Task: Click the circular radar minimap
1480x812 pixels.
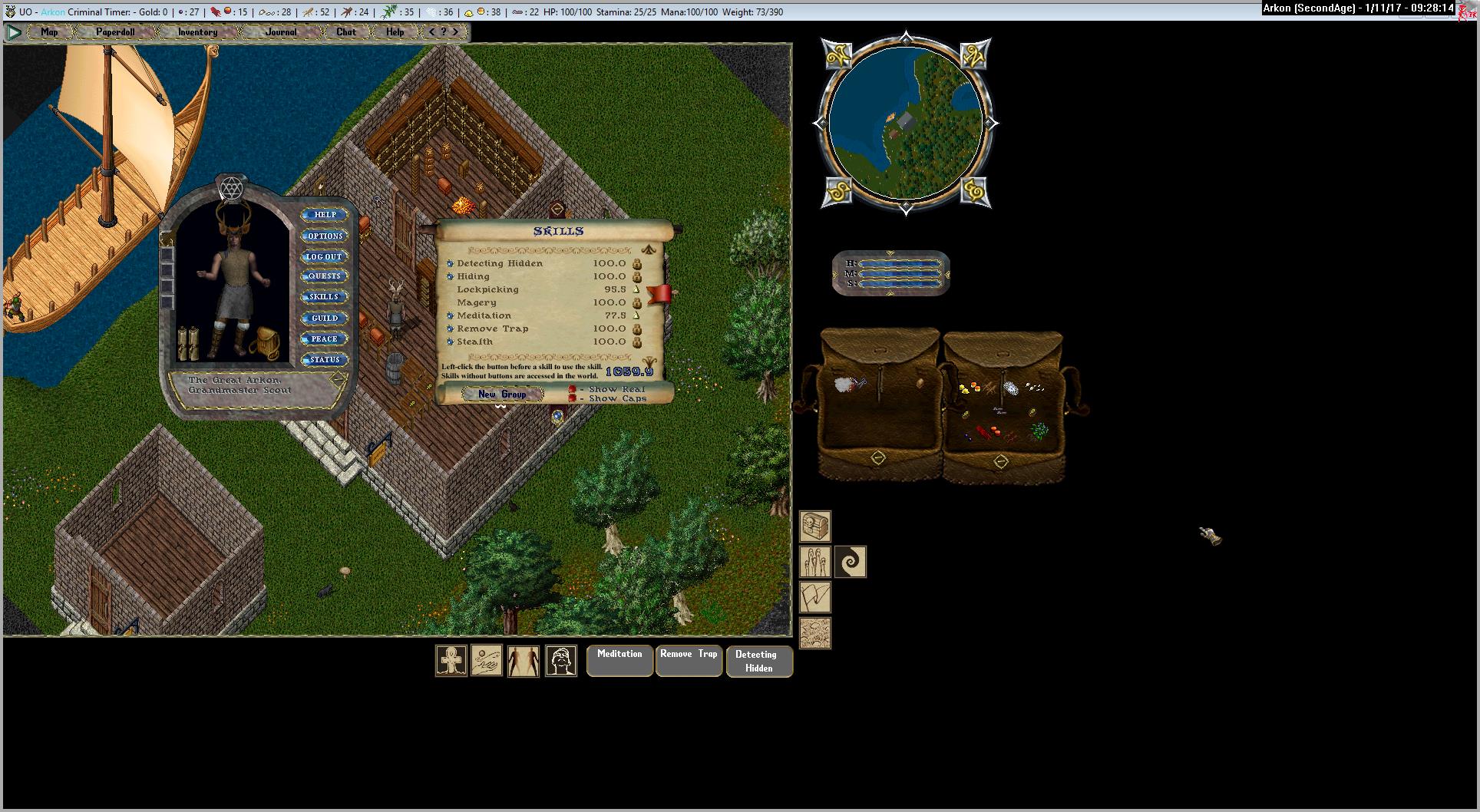Action: (x=906, y=123)
